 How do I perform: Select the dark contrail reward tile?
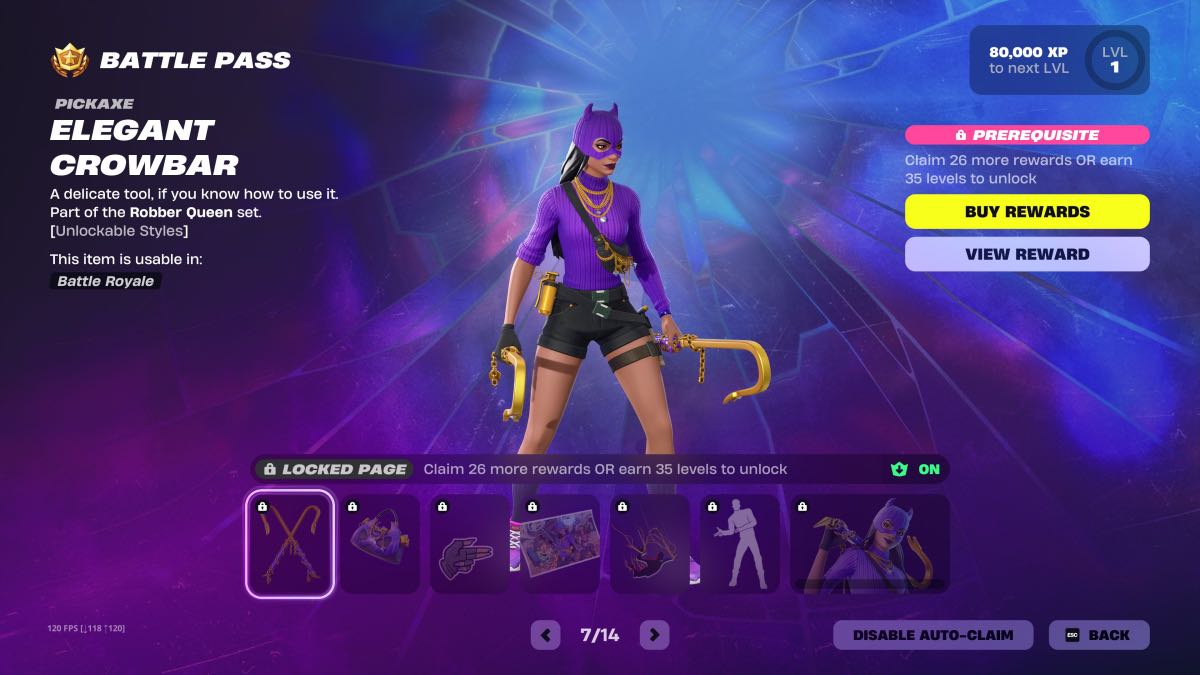pyautogui.click(x=649, y=544)
